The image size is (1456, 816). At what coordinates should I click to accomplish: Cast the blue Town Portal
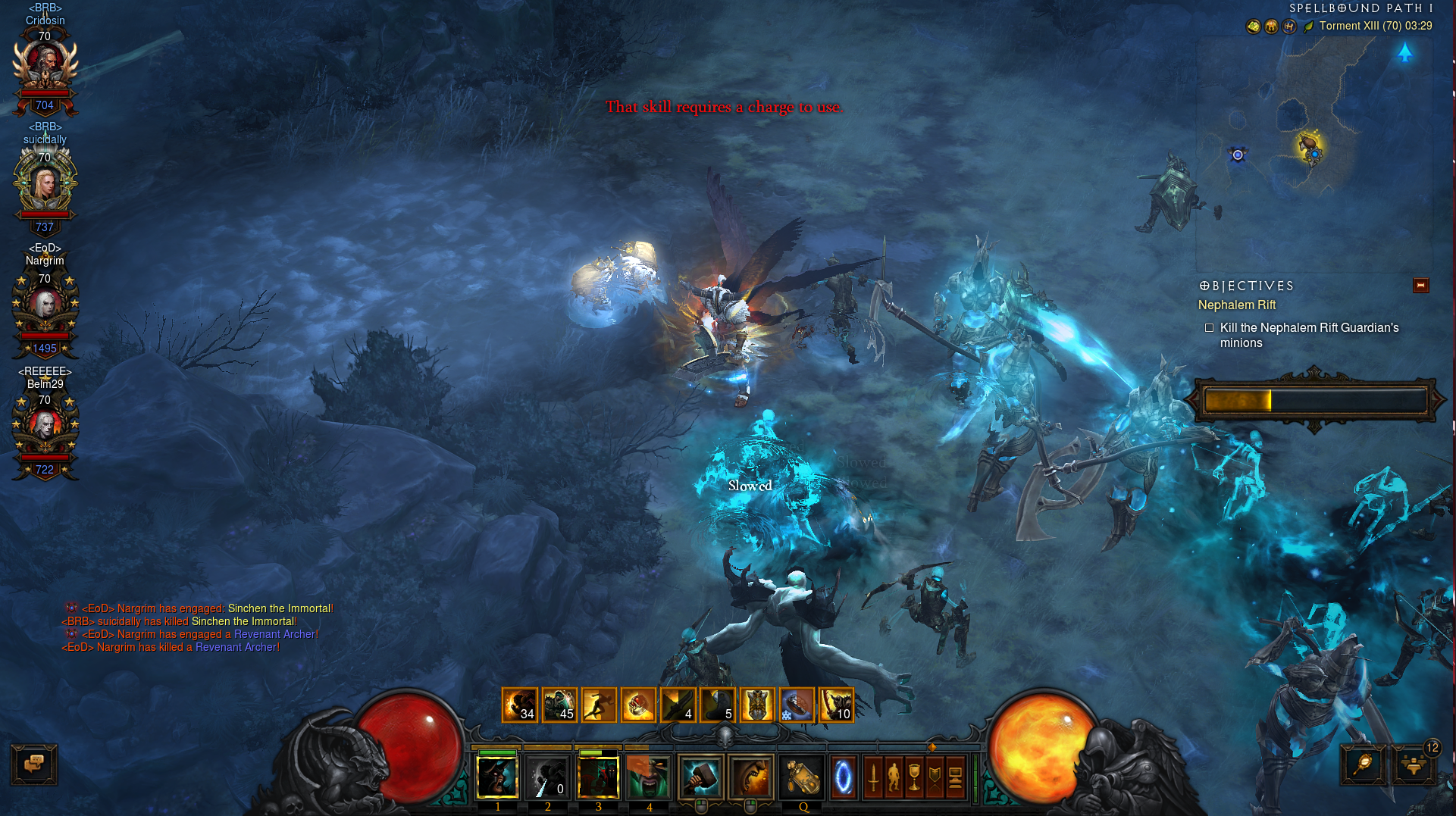tap(844, 777)
